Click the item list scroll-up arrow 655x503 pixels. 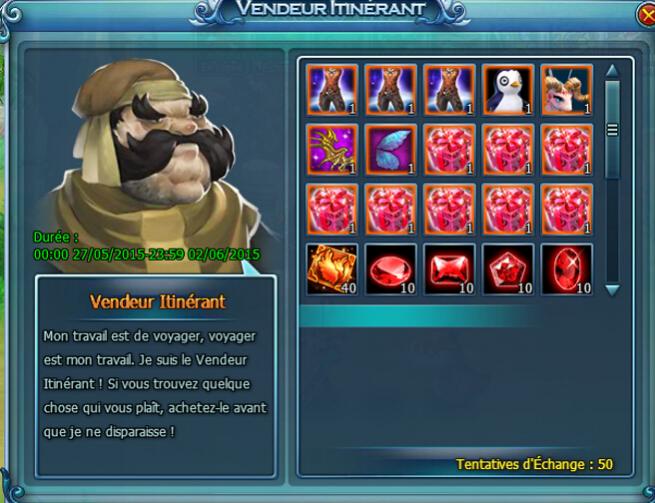point(613,72)
